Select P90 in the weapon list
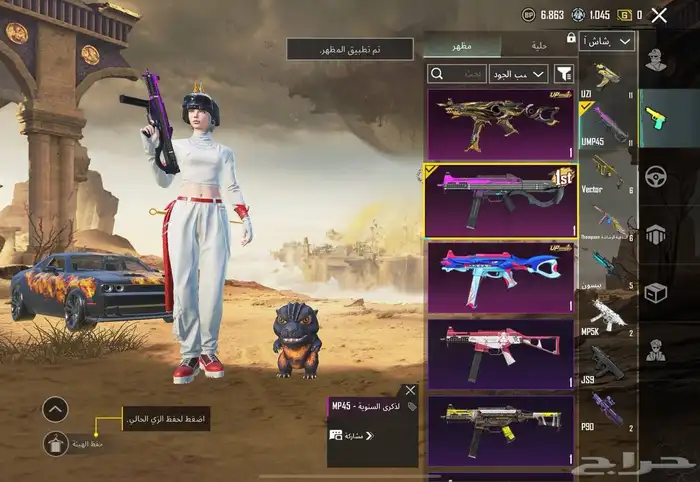 tap(607, 413)
